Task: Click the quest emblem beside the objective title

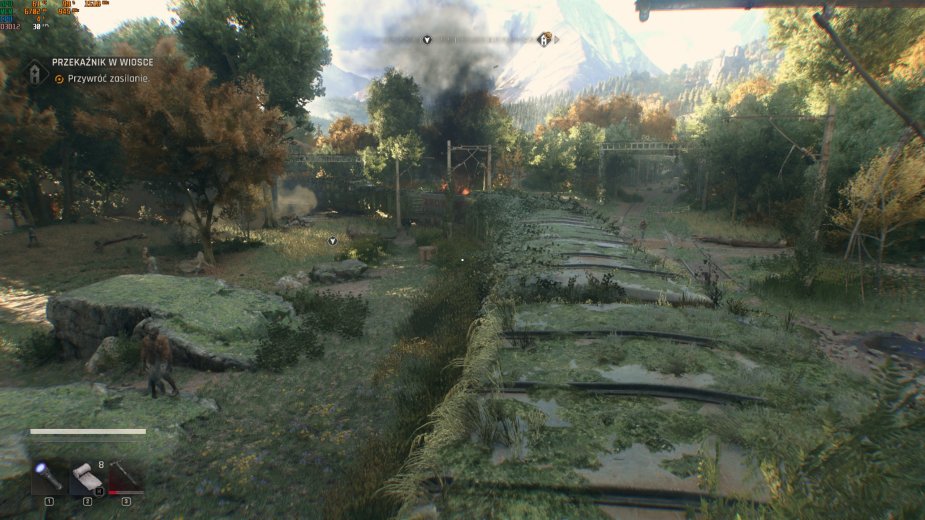Action: [x=36, y=71]
